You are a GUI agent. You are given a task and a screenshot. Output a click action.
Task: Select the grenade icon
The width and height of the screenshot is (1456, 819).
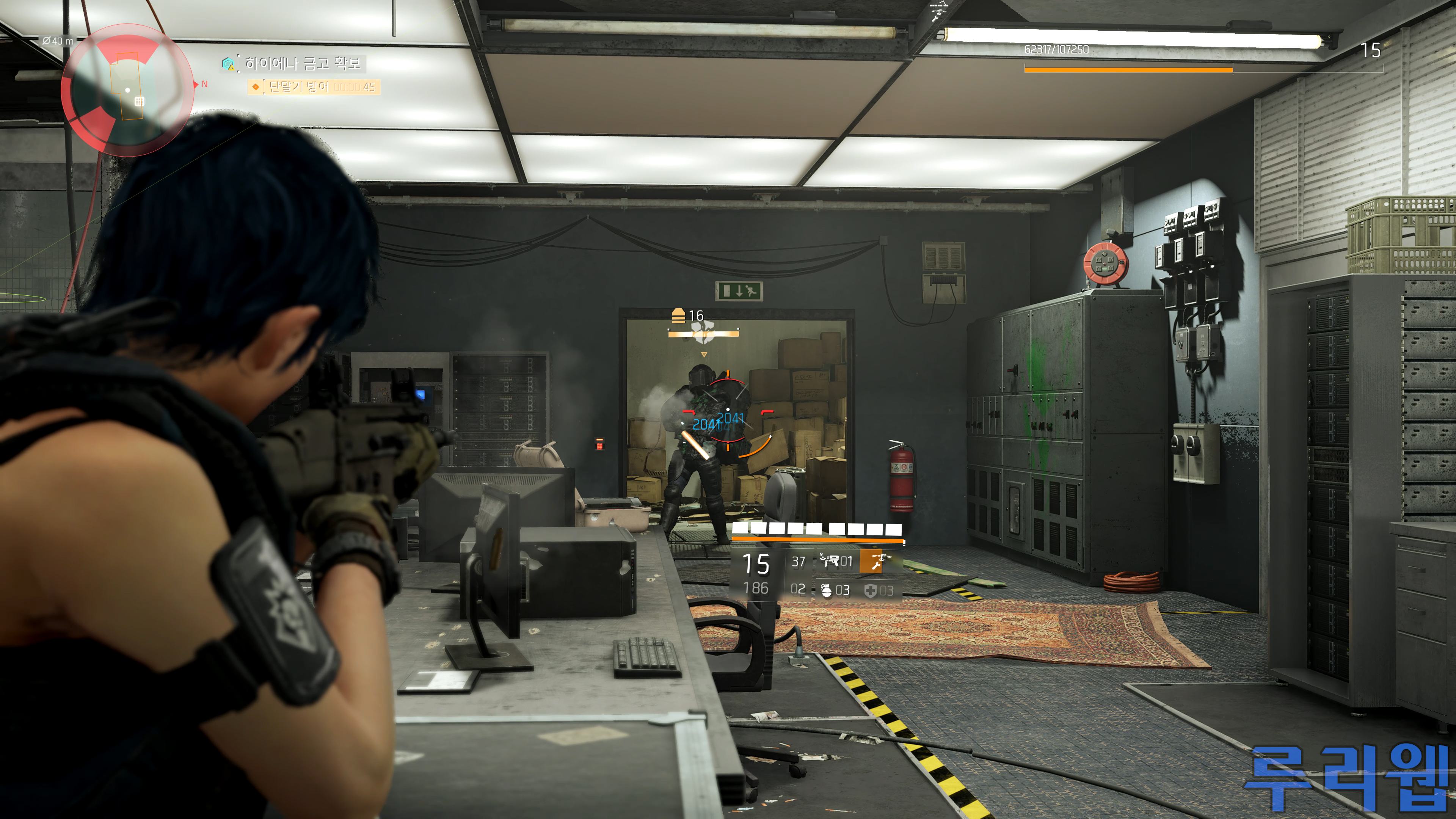826,590
